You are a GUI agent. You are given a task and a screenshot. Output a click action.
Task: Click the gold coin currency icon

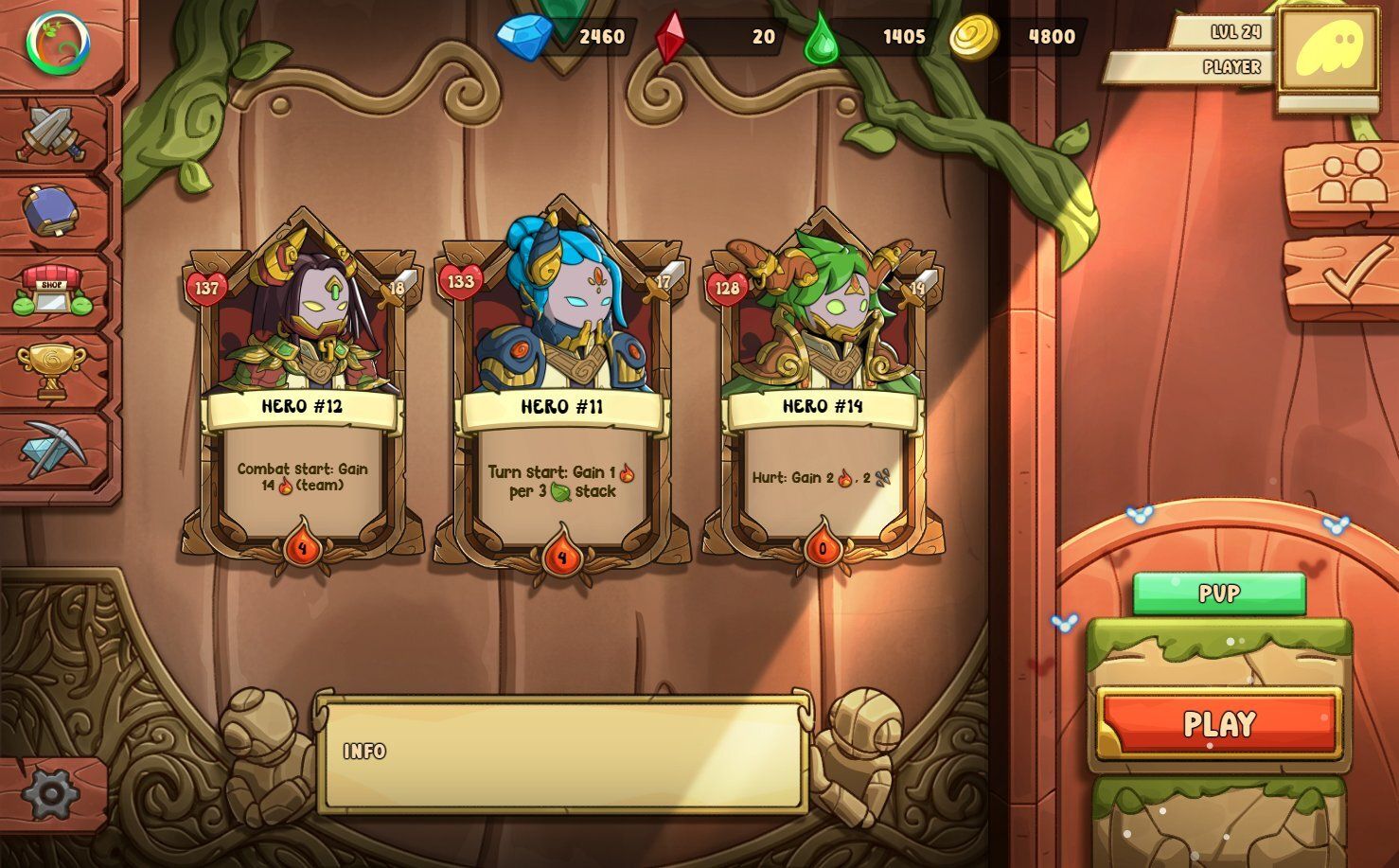tap(973, 37)
